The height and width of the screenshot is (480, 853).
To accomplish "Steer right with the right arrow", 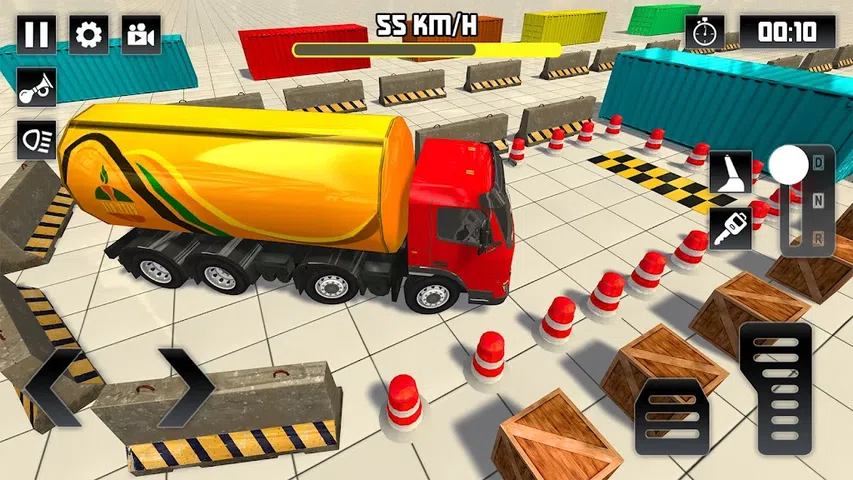I will tap(186, 387).
